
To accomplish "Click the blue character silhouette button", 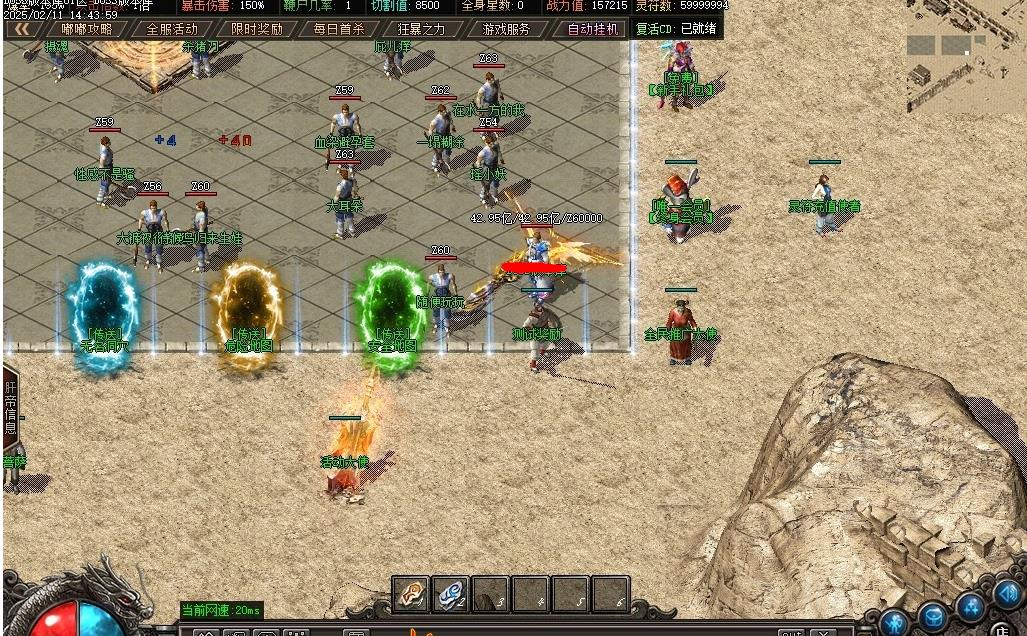I will click(x=895, y=622).
